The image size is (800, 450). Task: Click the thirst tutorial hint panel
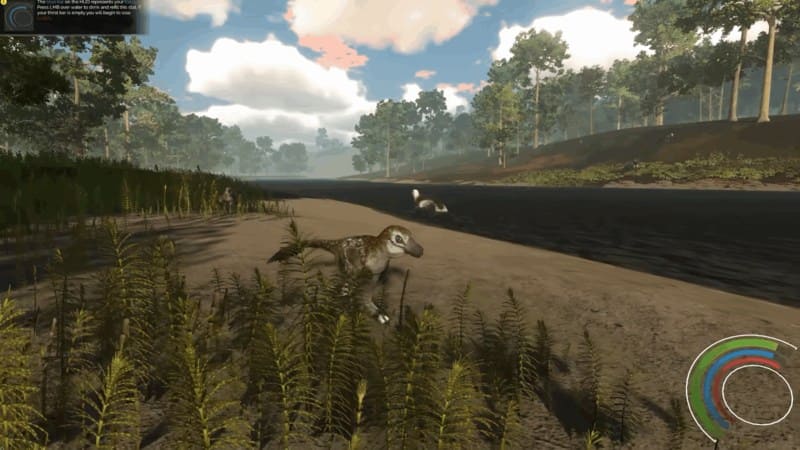tap(75, 16)
